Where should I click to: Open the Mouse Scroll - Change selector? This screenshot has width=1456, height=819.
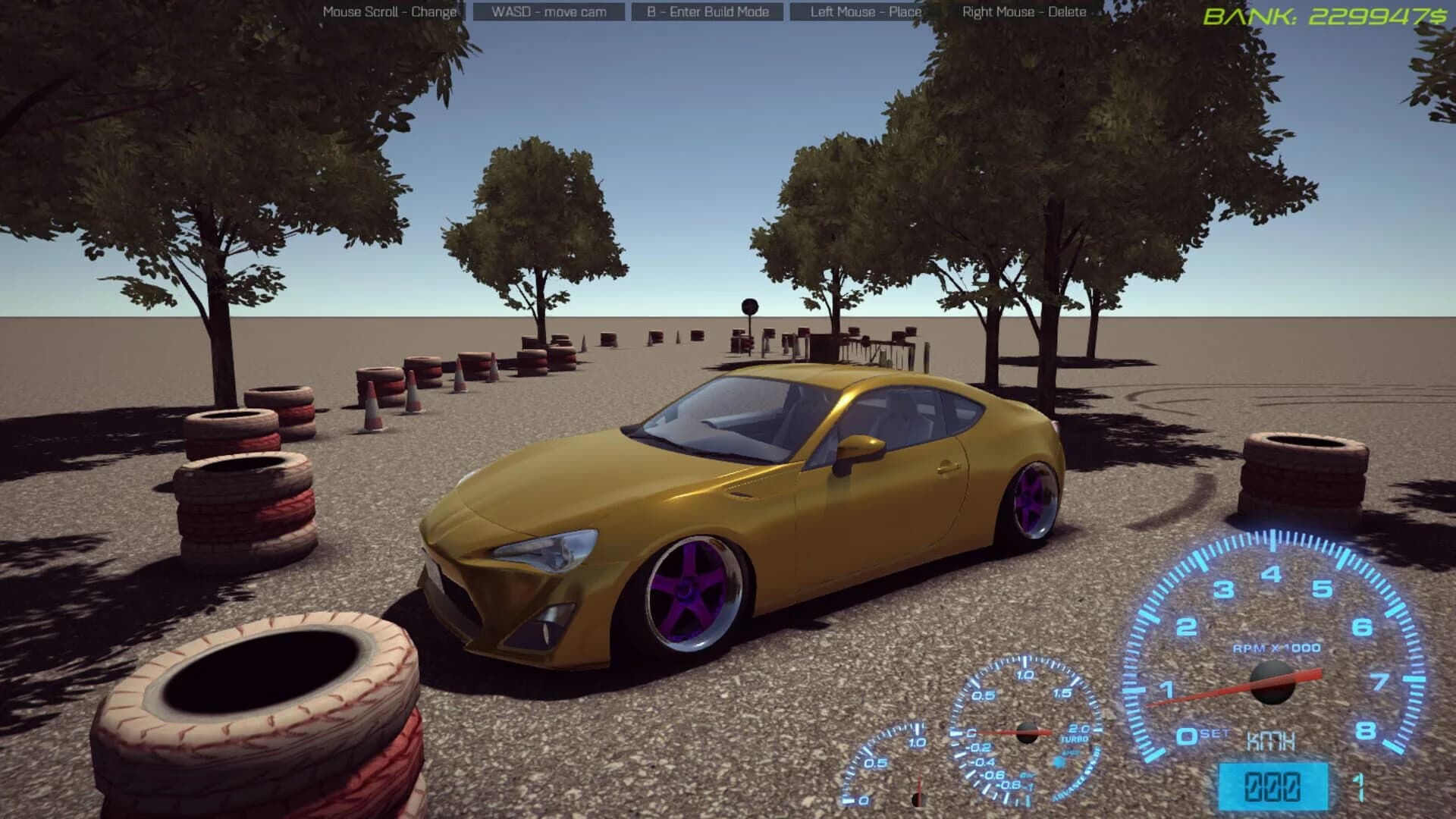pos(390,11)
